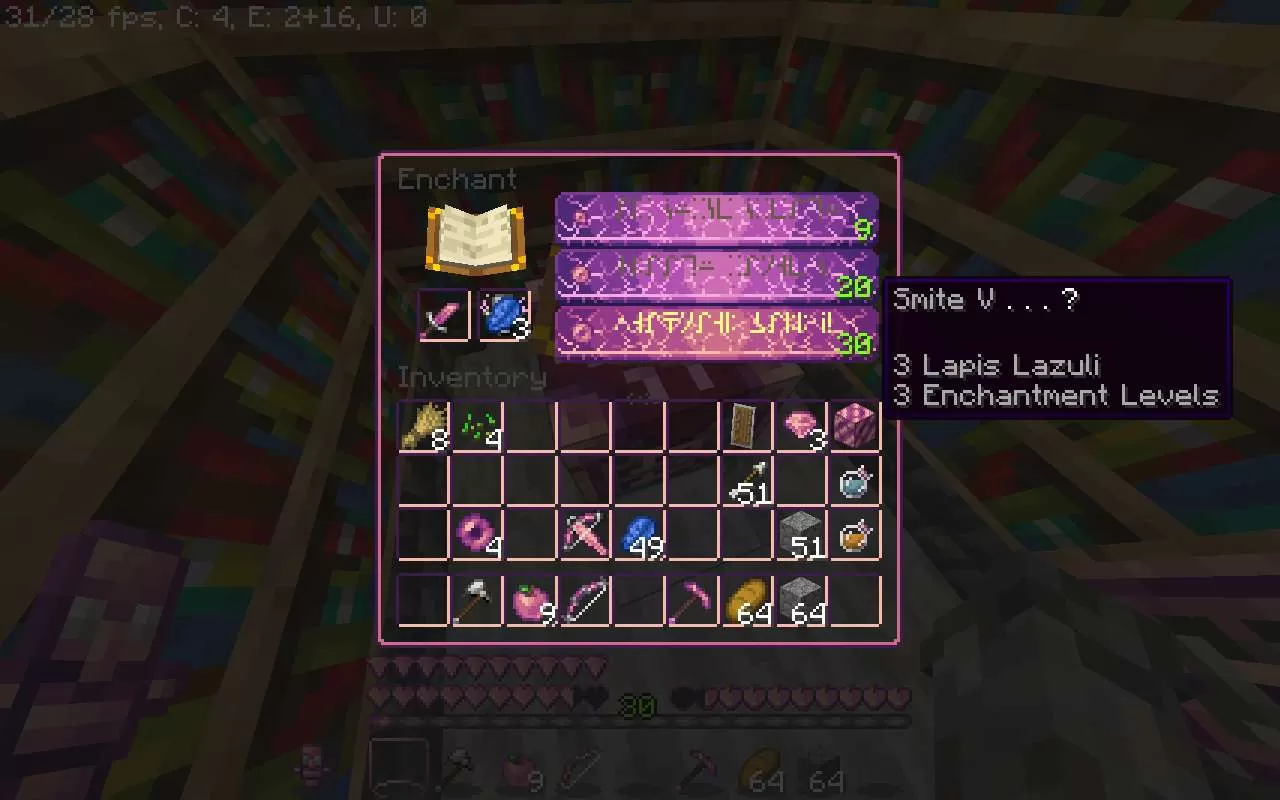This screenshot has height=800, width=1280.
Task: Grab the axe from the inventory
Action: click(475, 597)
